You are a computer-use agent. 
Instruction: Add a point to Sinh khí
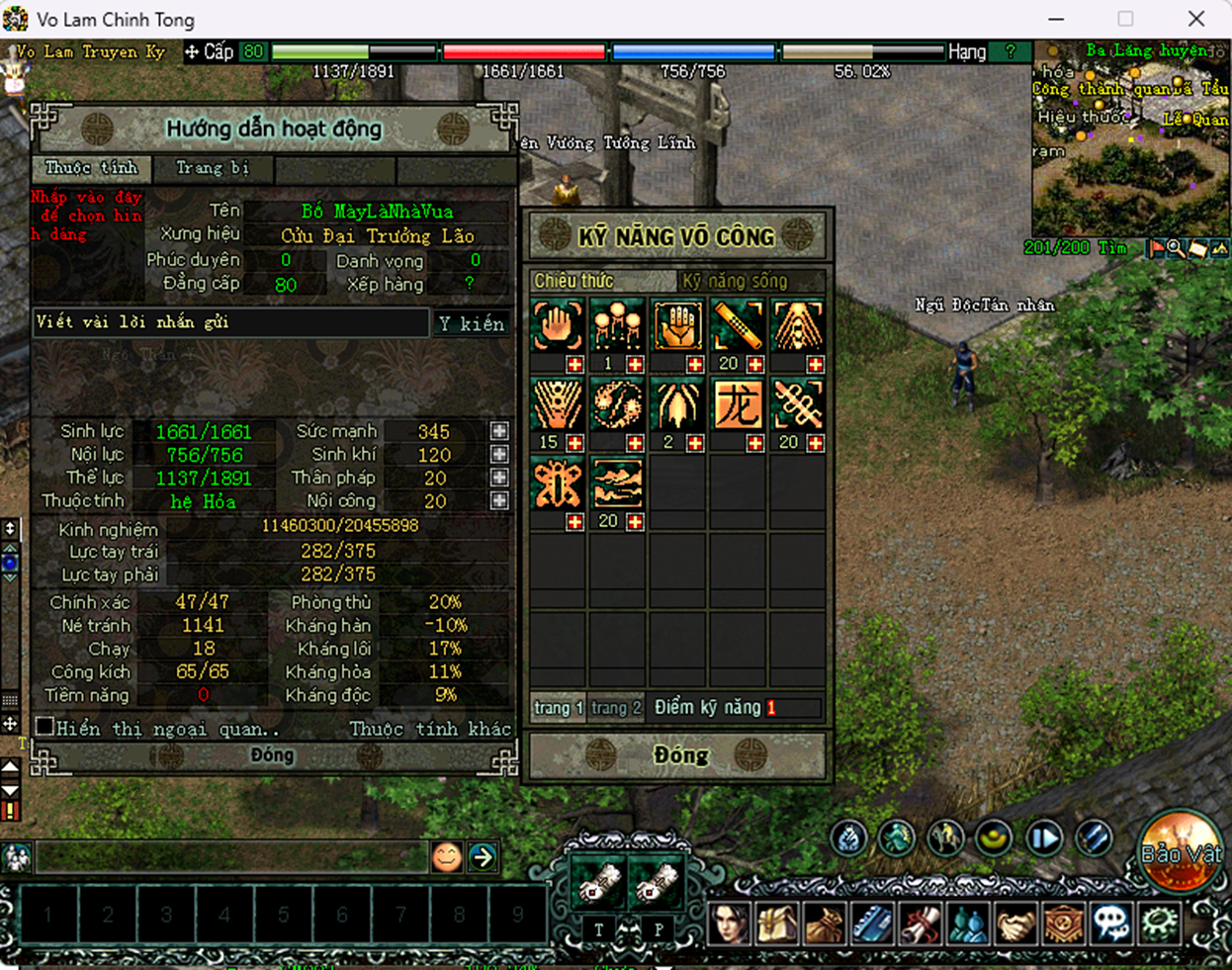499,455
